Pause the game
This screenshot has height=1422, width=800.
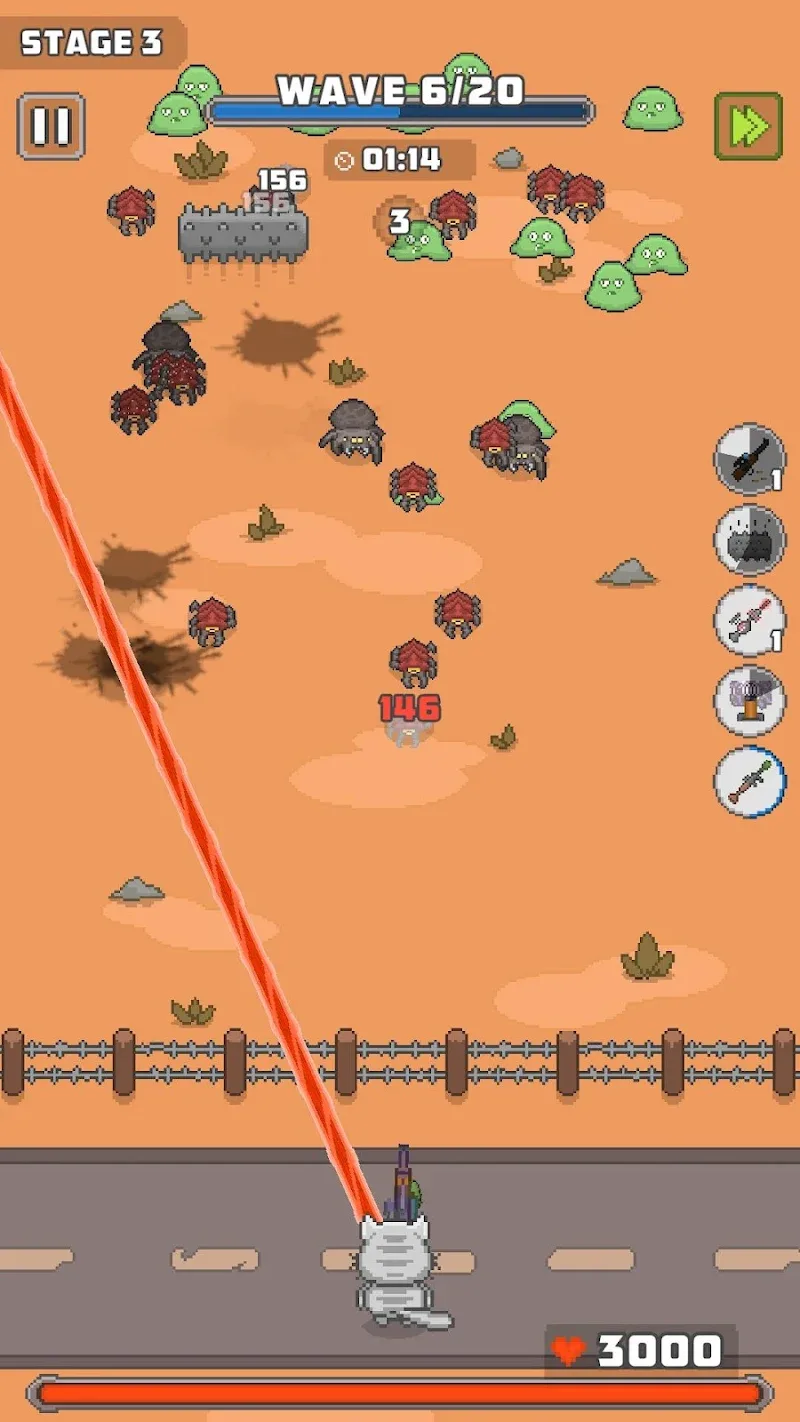point(51,127)
